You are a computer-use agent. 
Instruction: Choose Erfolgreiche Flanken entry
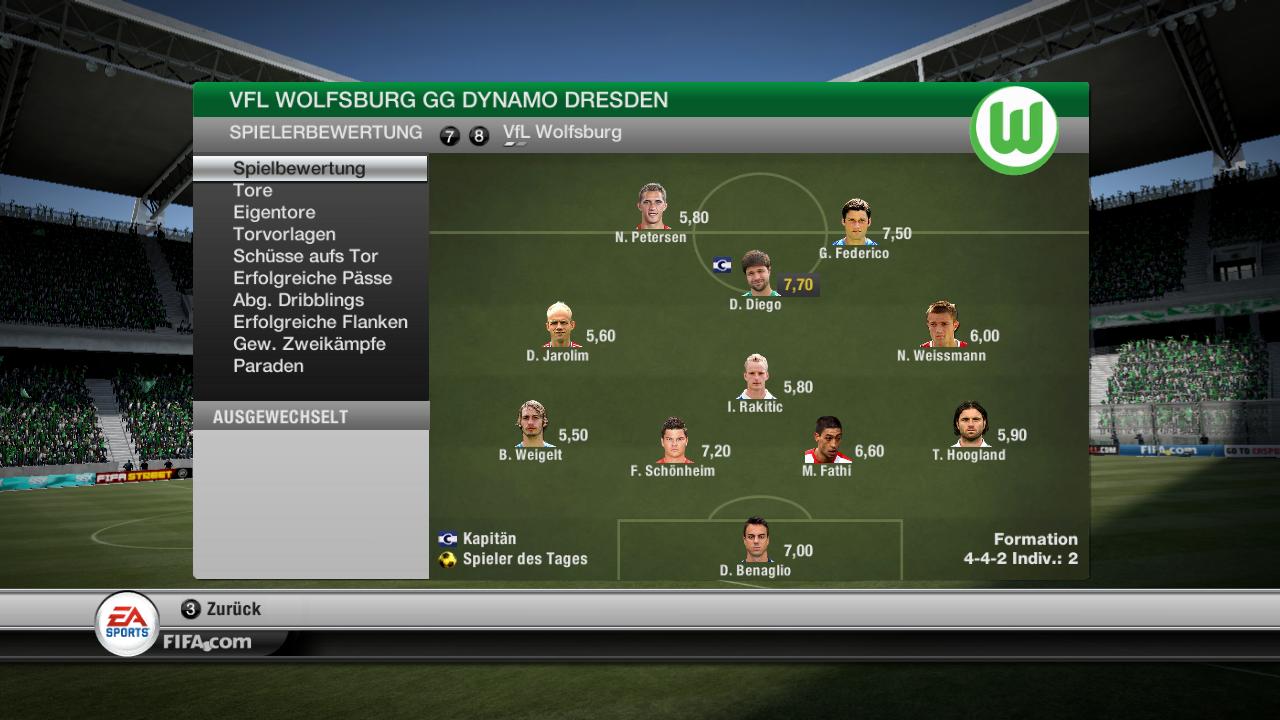click(x=320, y=322)
